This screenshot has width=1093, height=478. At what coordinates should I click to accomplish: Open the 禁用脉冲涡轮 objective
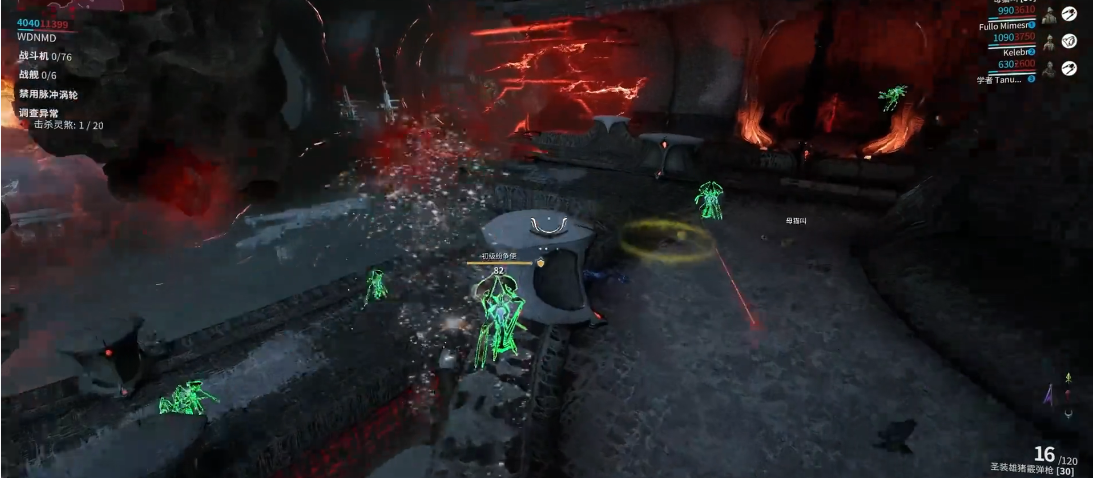(48, 94)
